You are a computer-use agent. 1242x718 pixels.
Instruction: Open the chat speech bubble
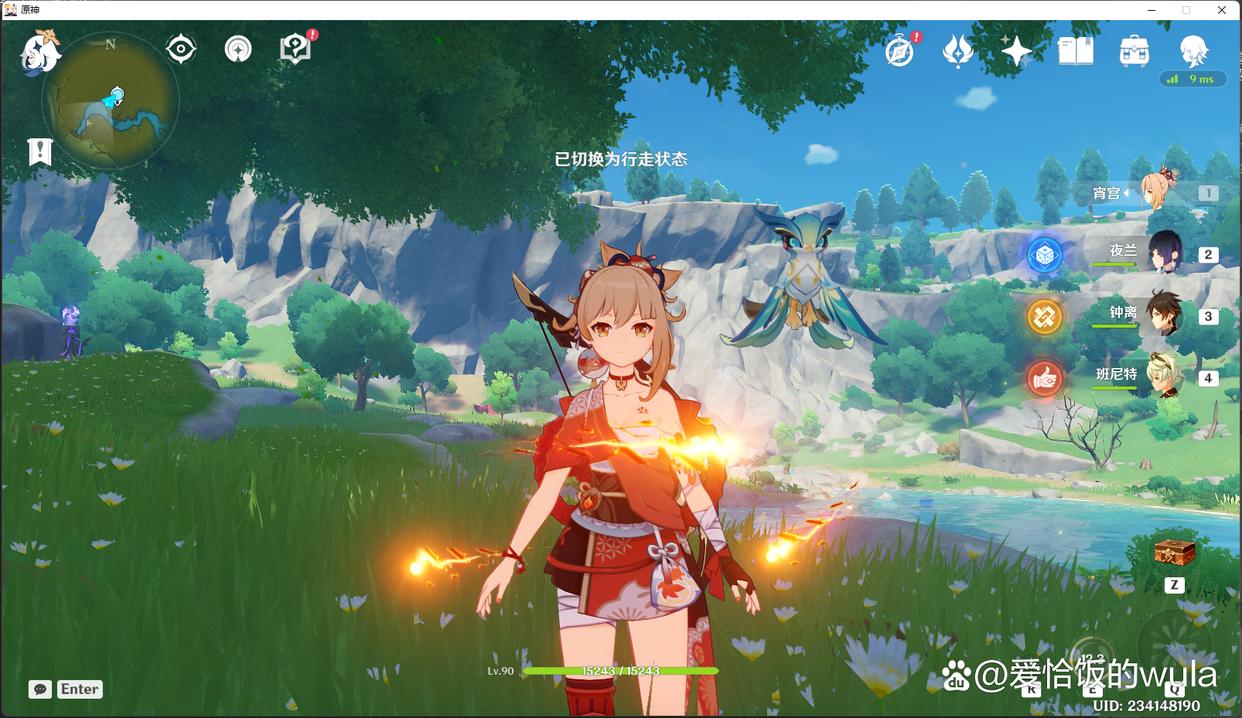coord(40,689)
